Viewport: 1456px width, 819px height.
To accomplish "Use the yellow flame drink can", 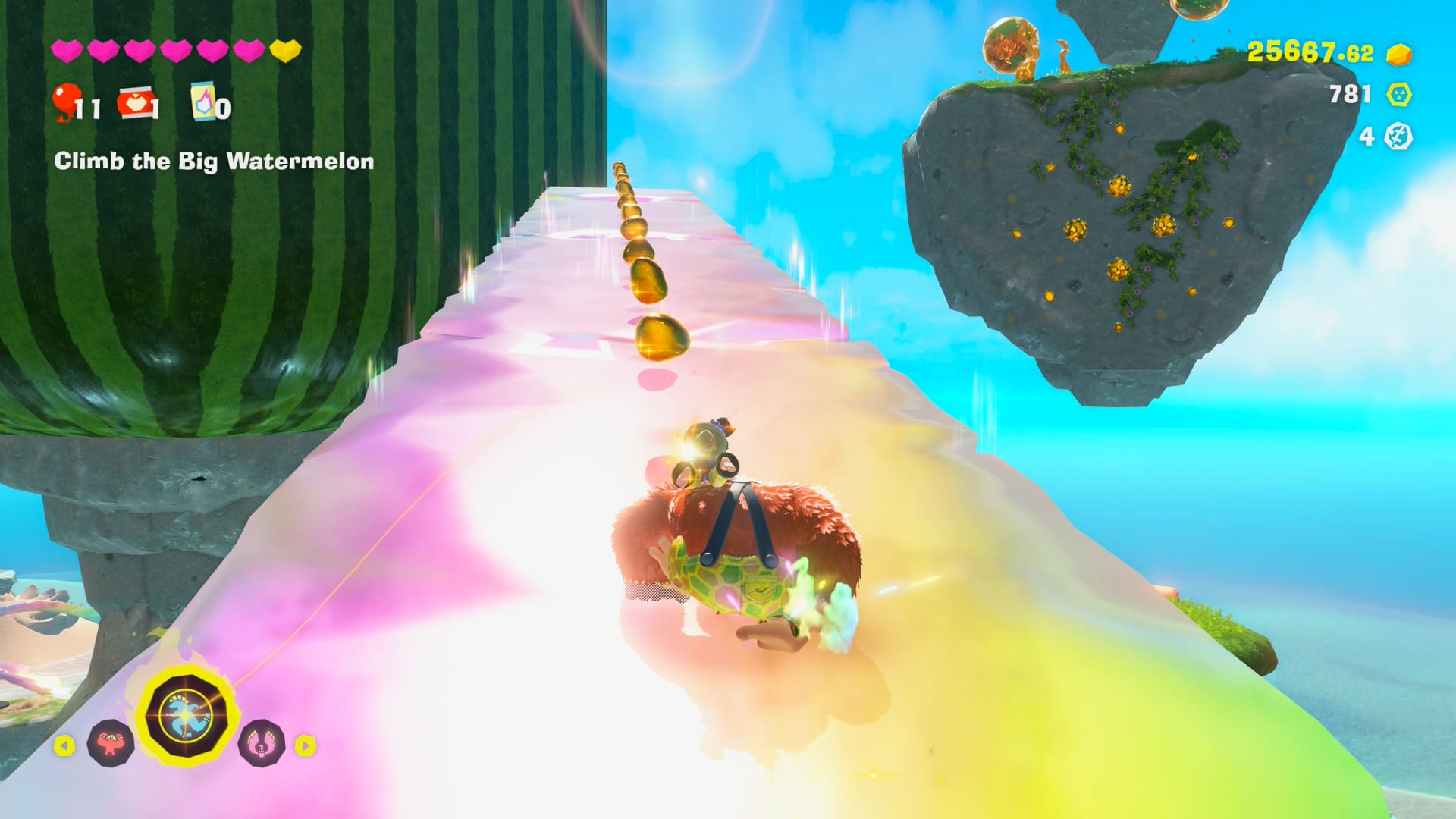I will coord(203,102).
